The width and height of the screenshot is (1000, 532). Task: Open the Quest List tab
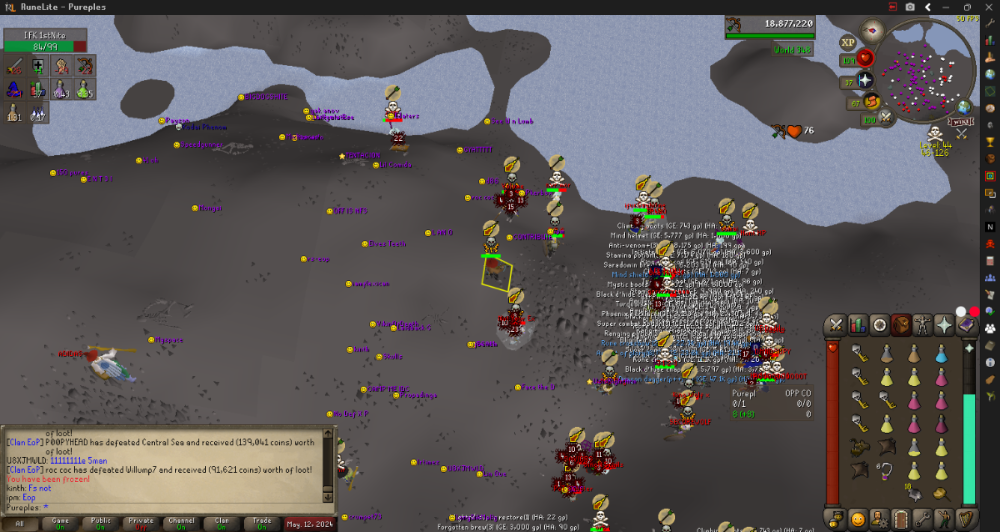[879, 325]
